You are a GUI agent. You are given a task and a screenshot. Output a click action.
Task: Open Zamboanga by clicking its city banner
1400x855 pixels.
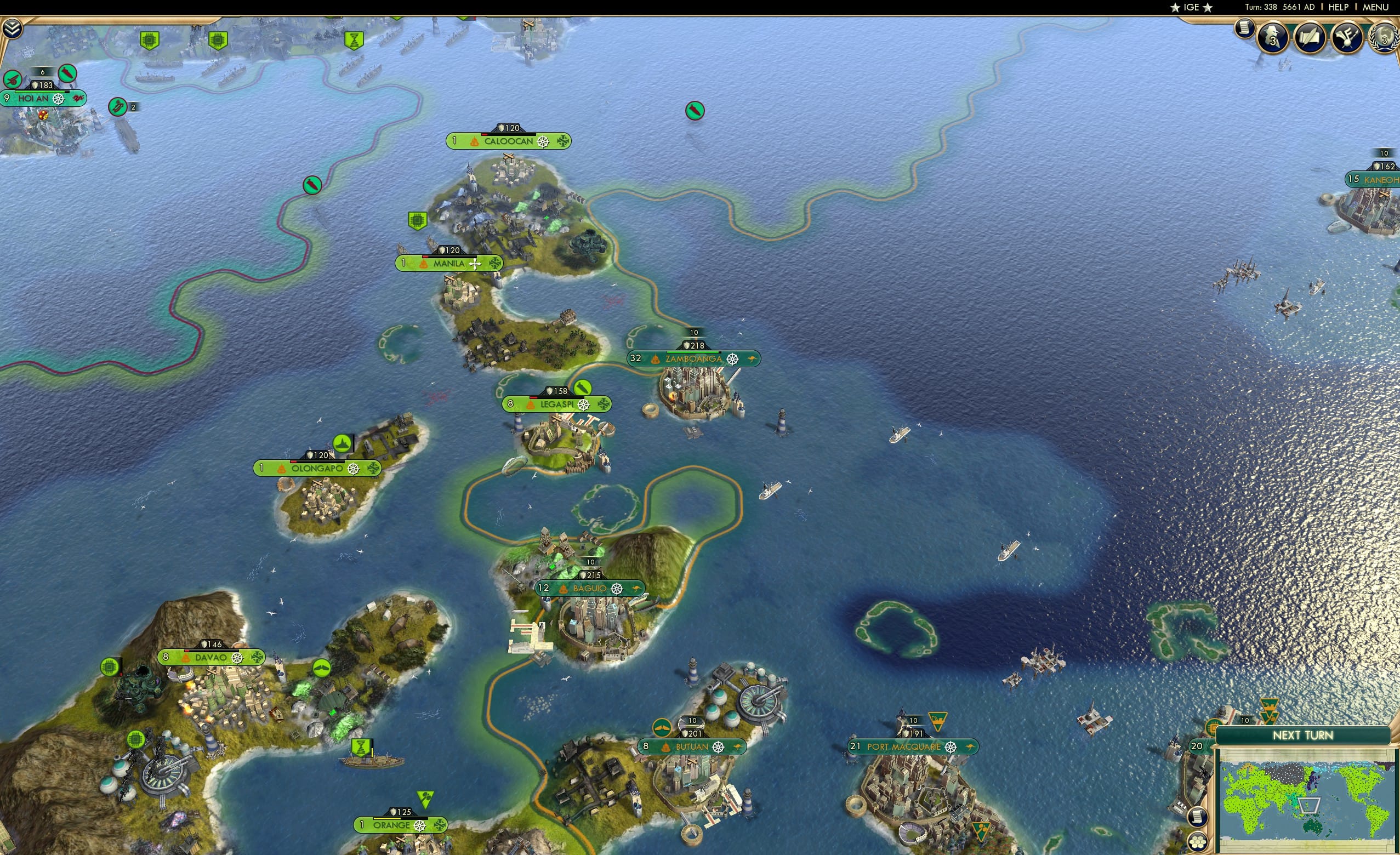tap(693, 359)
